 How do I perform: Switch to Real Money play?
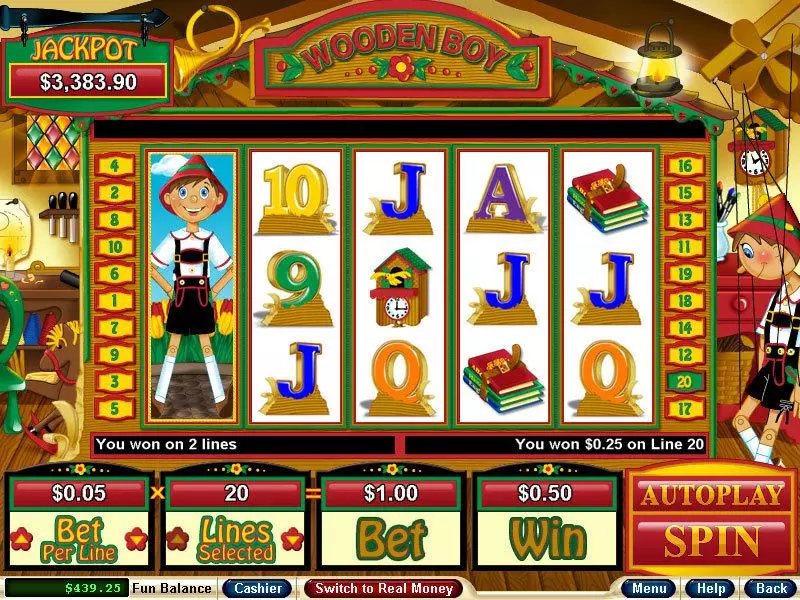[x=384, y=588]
